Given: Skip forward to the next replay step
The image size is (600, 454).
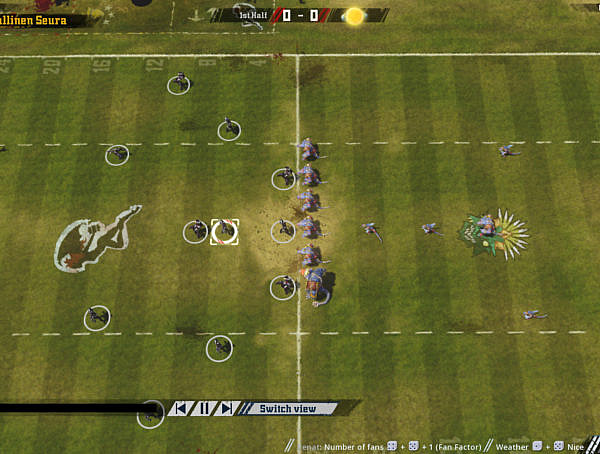Looking at the screenshot, I should pos(227,408).
